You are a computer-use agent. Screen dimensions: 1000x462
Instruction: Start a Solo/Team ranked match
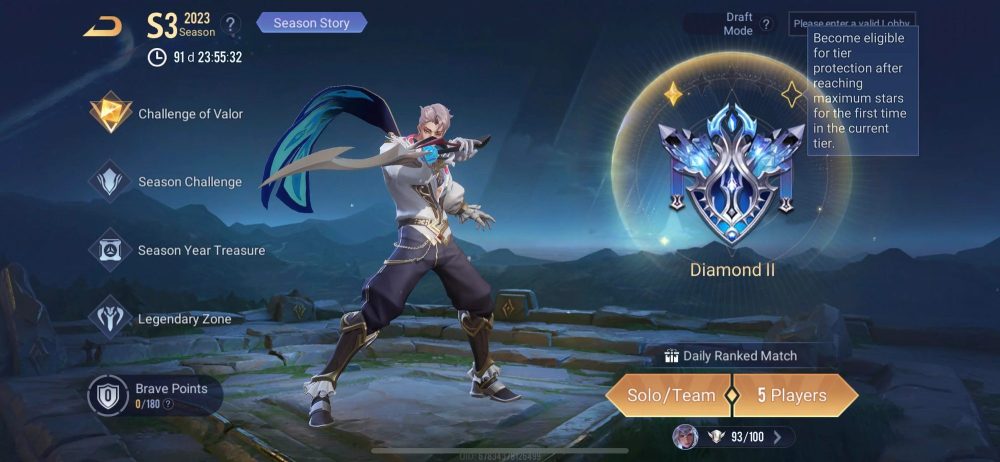click(x=670, y=395)
